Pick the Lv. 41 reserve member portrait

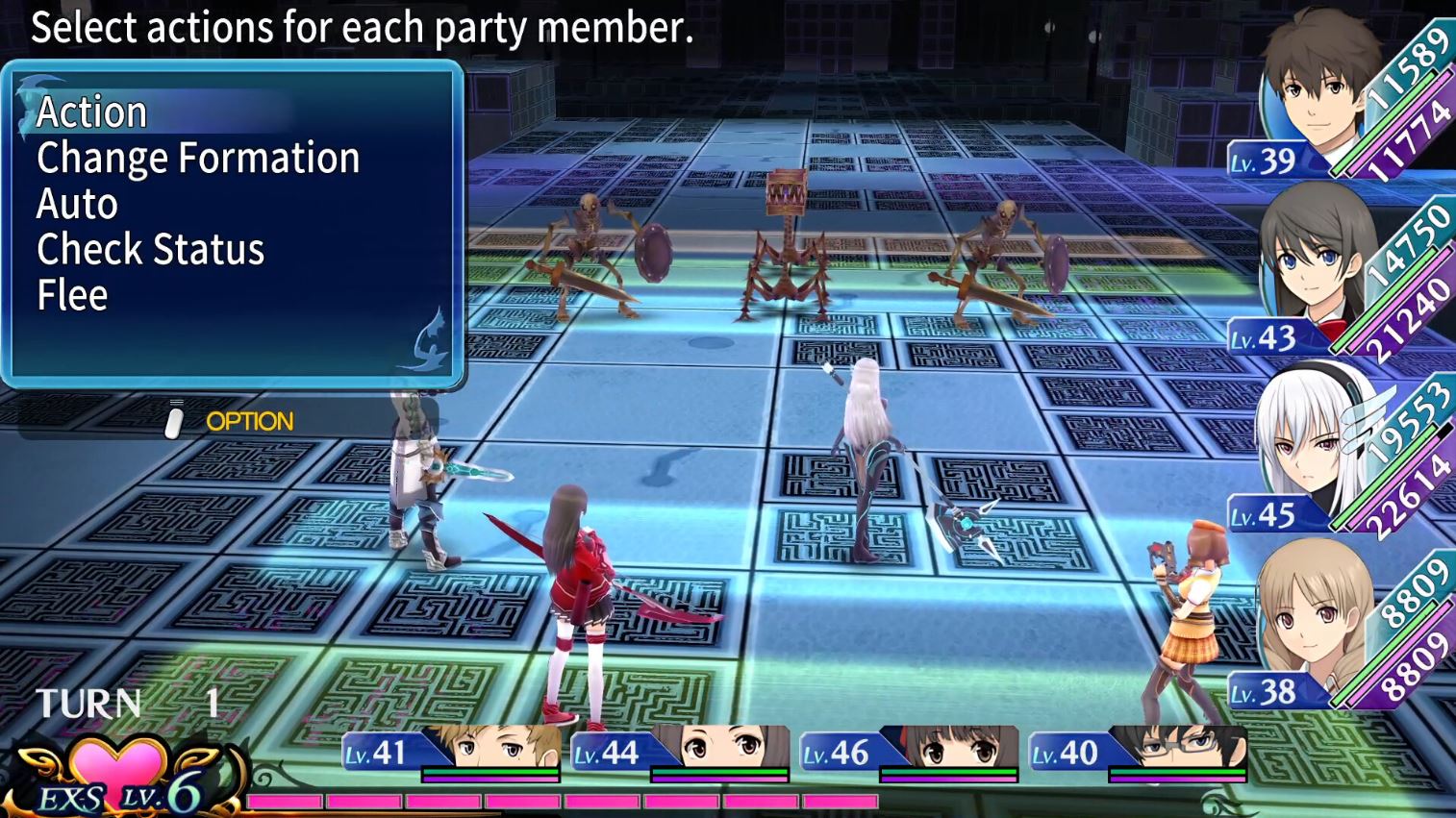coord(492,749)
